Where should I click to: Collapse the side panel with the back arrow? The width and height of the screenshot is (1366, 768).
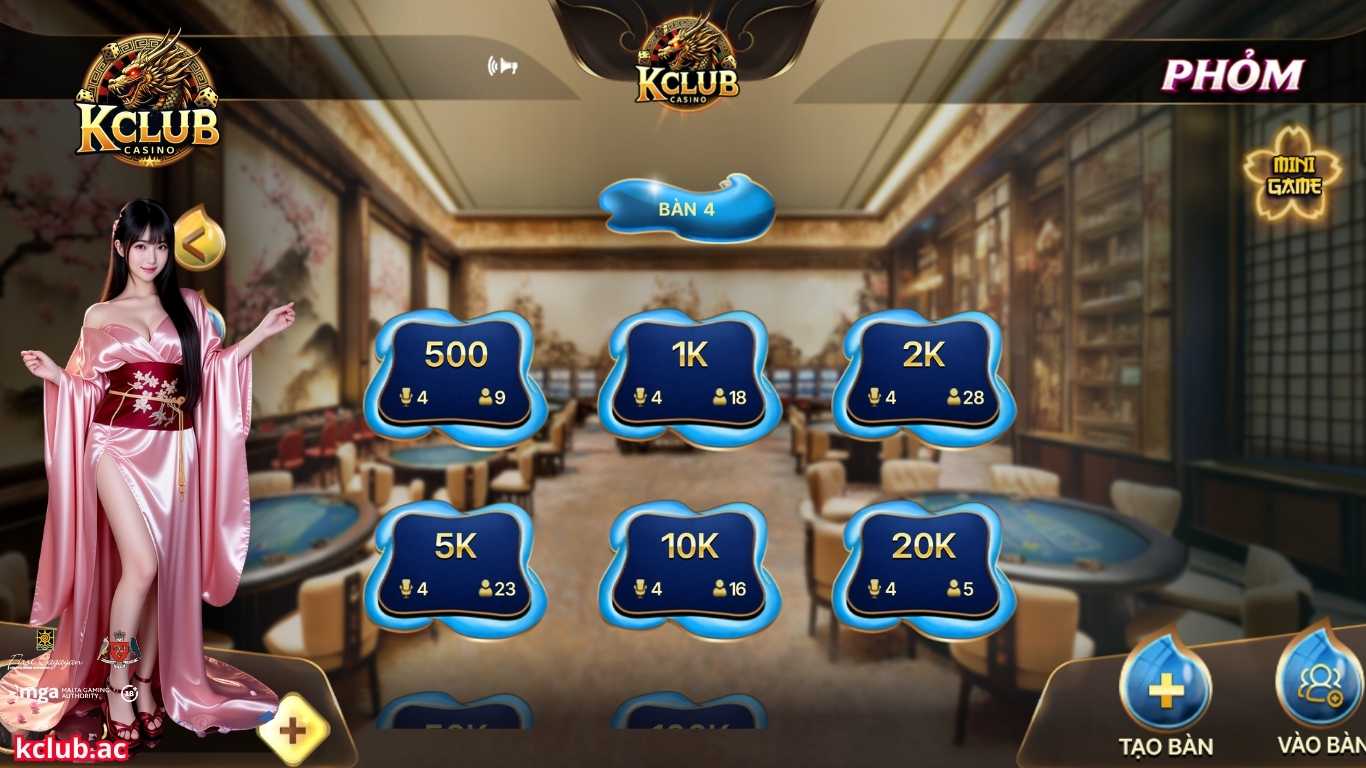200,236
